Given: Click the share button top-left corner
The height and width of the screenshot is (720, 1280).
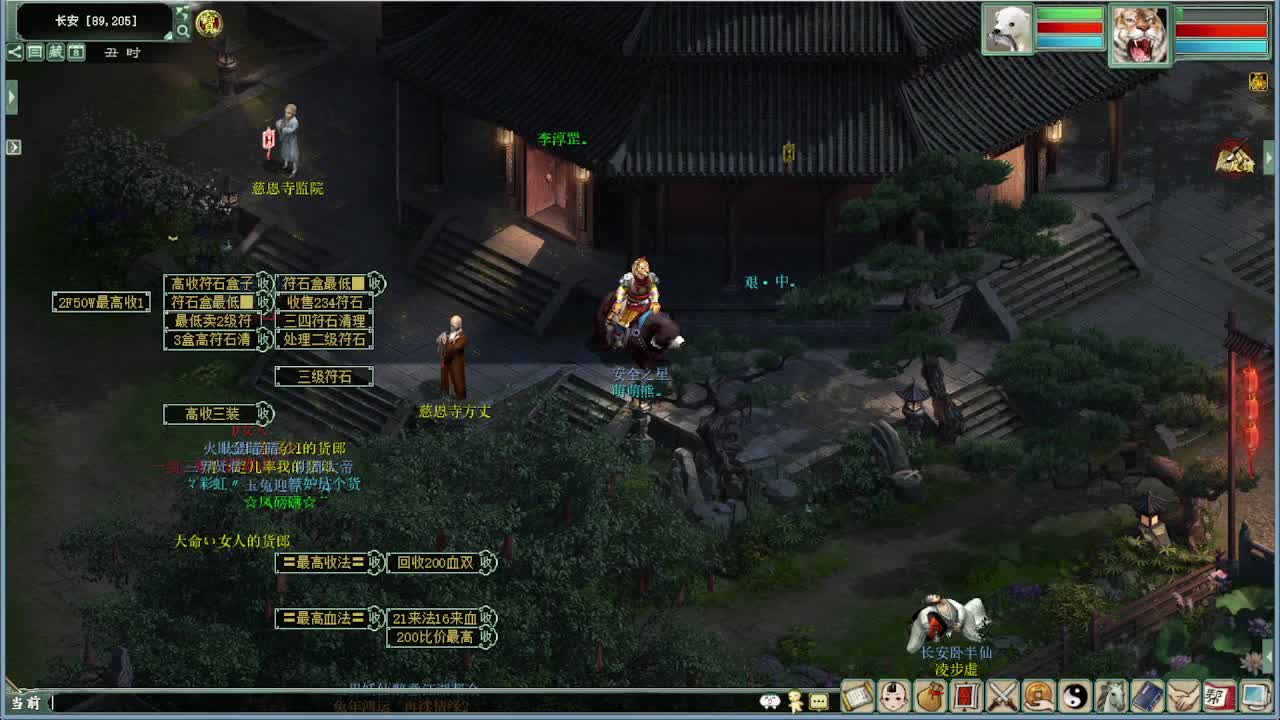Looking at the screenshot, I should (x=15, y=52).
